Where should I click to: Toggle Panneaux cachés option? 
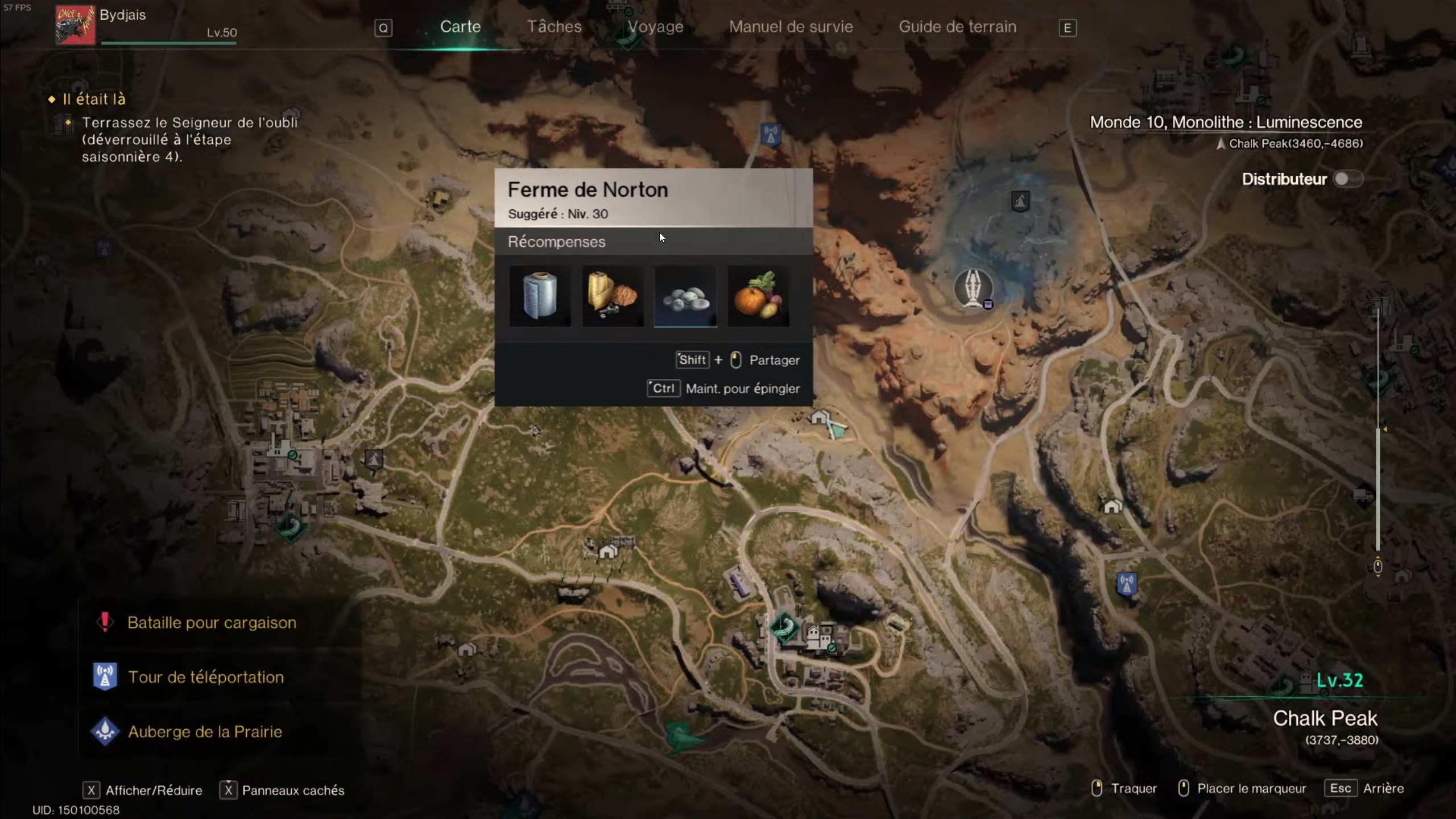point(293,790)
